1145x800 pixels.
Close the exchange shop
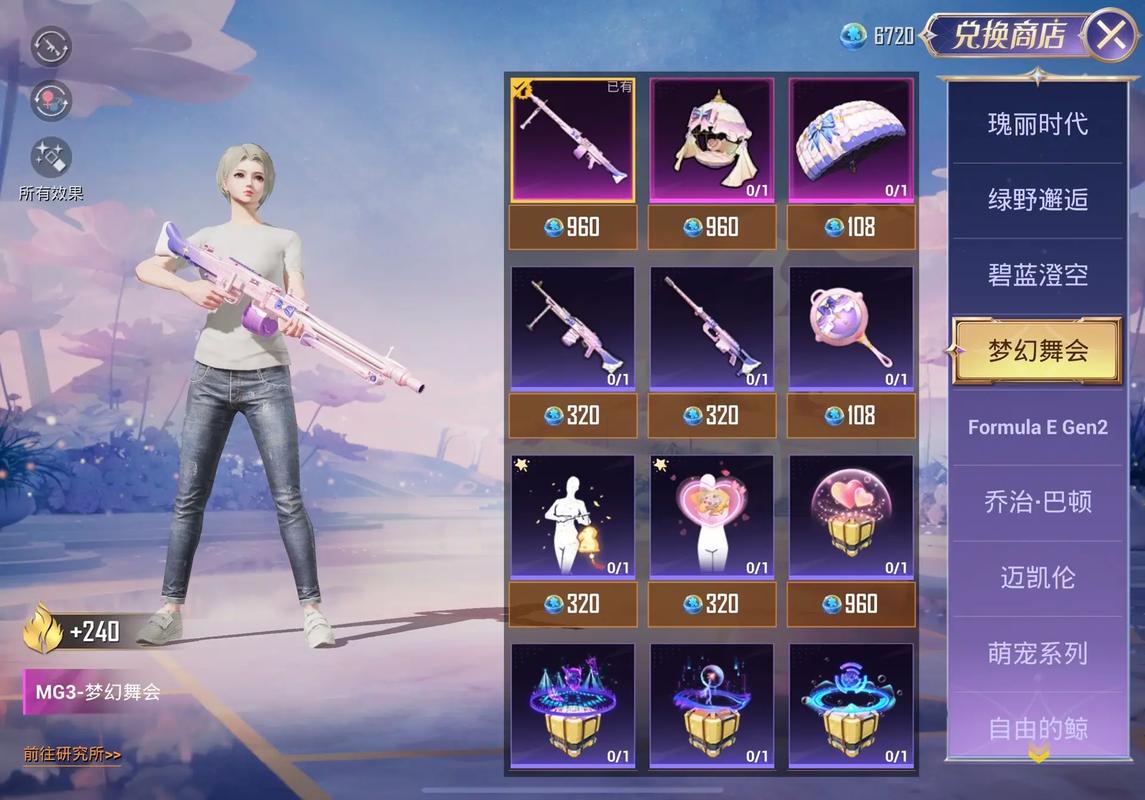point(1110,36)
